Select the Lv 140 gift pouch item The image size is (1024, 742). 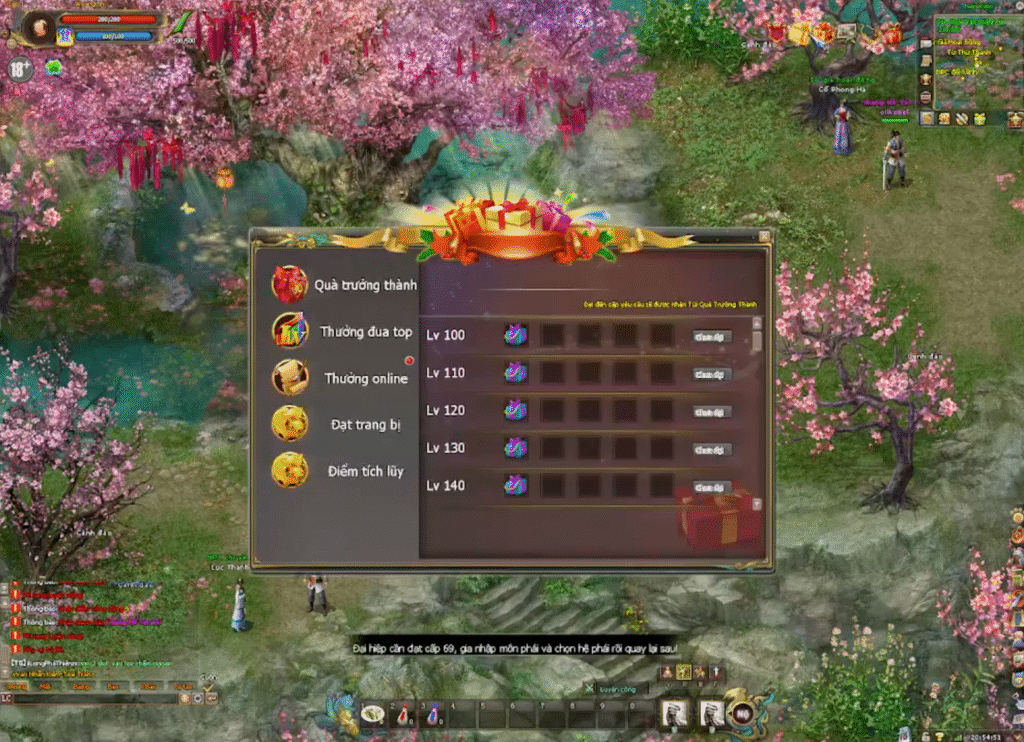coord(516,486)
